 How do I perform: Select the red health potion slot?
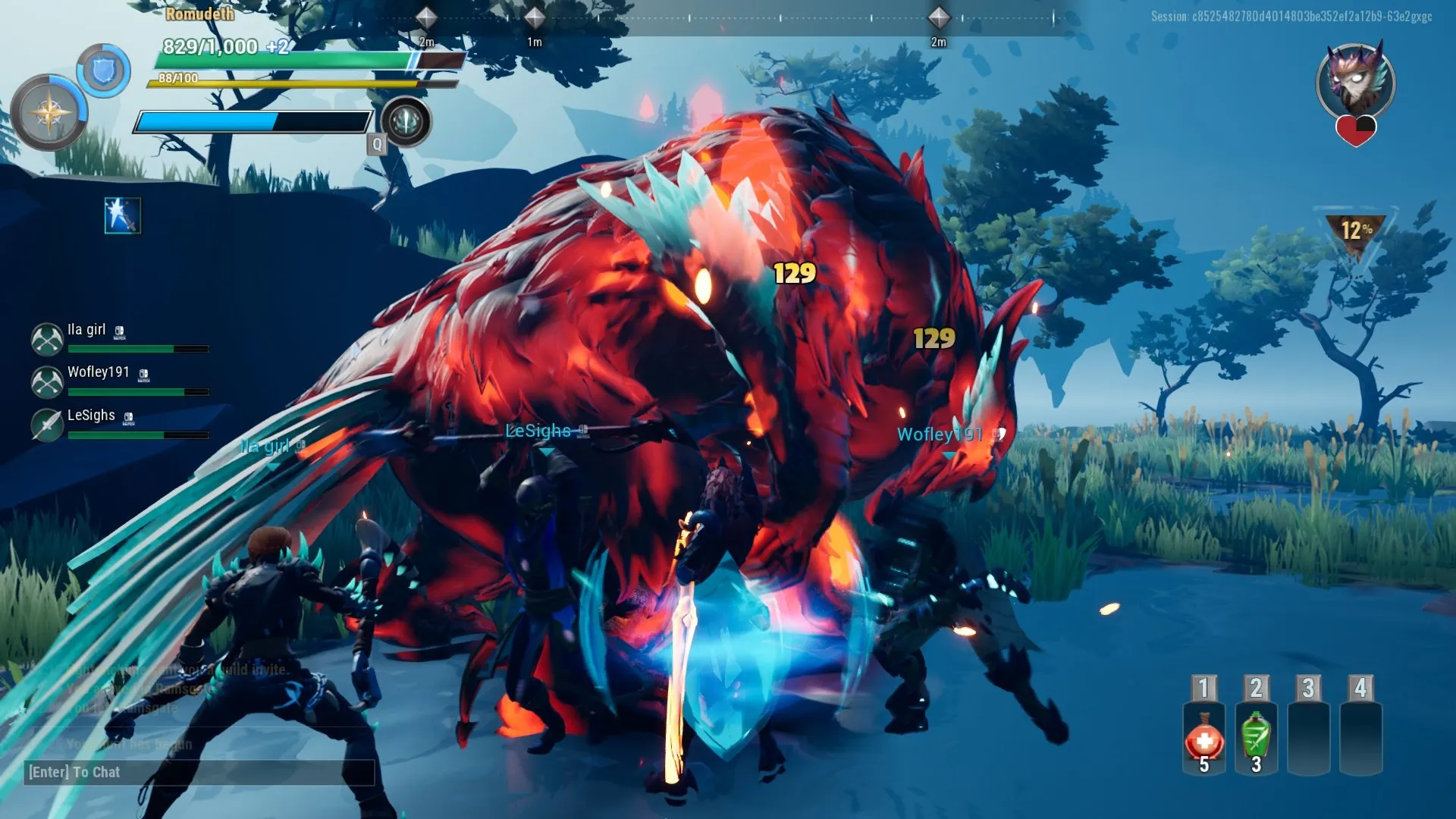coord(1204,739)
